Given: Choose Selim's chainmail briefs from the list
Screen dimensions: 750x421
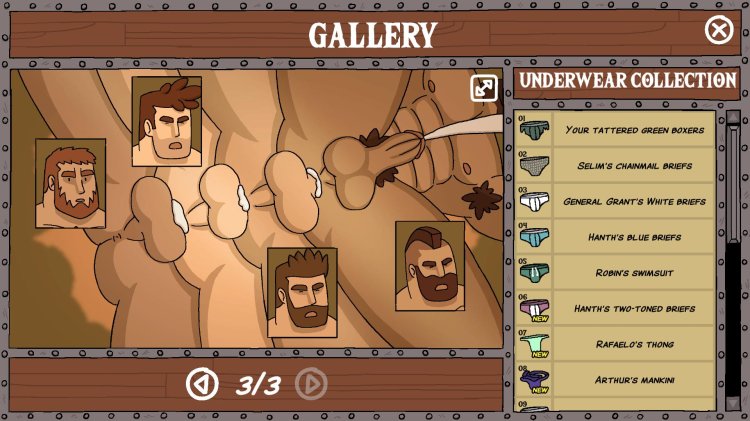Looking at the screenshot, I should click(616, 165).
